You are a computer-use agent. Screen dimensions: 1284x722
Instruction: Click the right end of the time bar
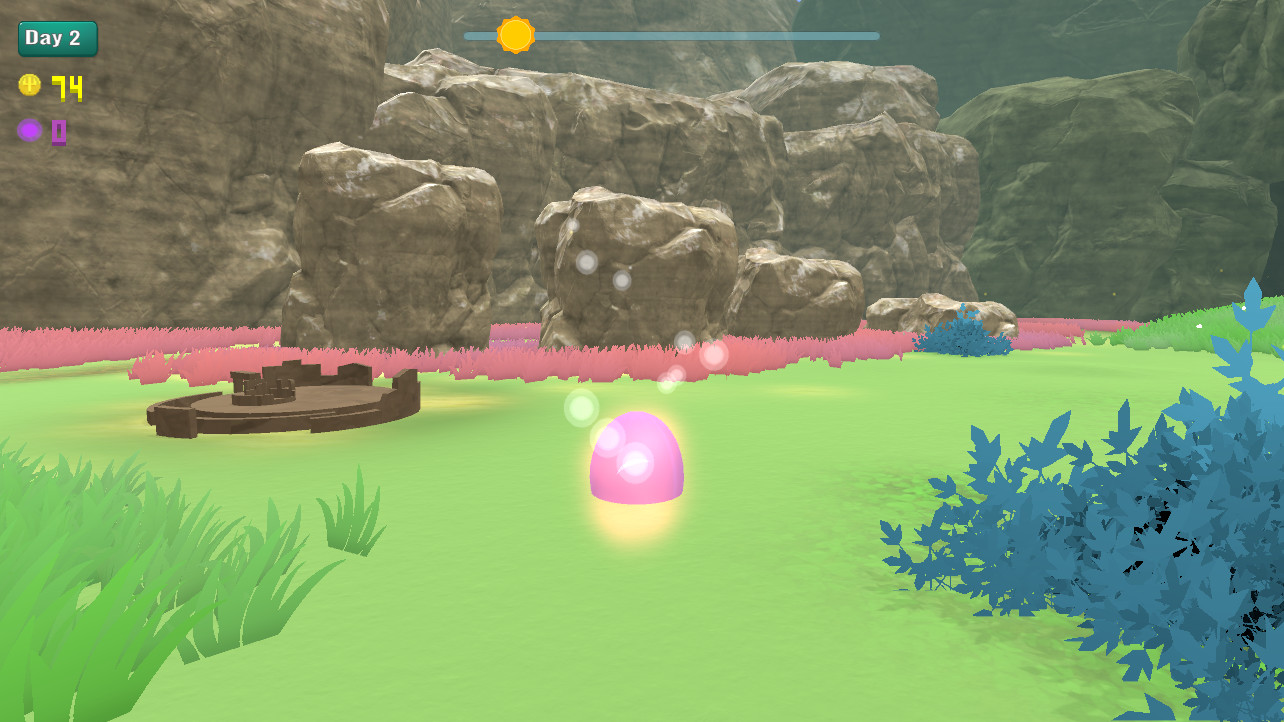point(873,35)
